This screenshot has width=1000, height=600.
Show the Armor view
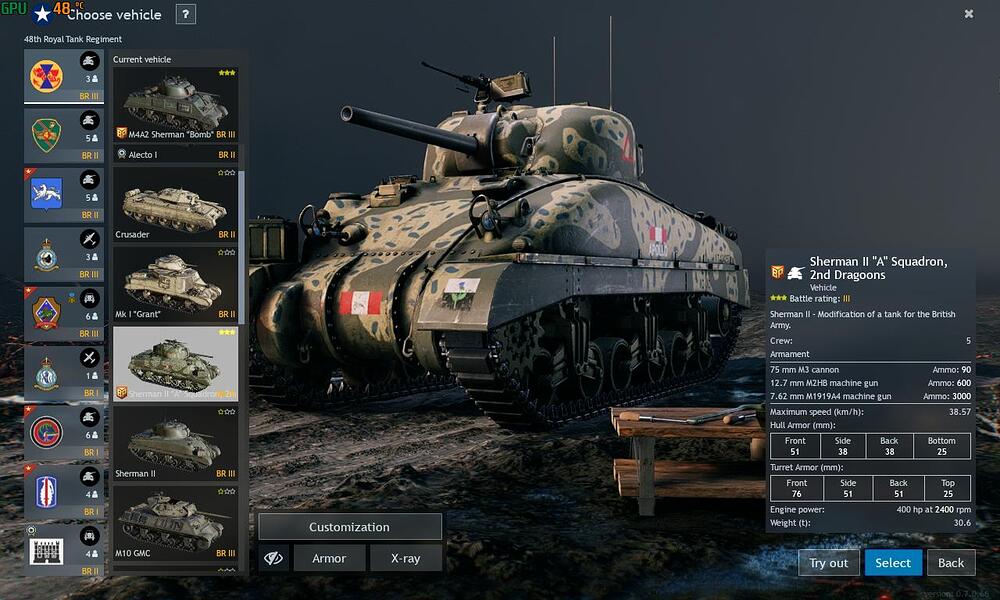tap(329, 559)
